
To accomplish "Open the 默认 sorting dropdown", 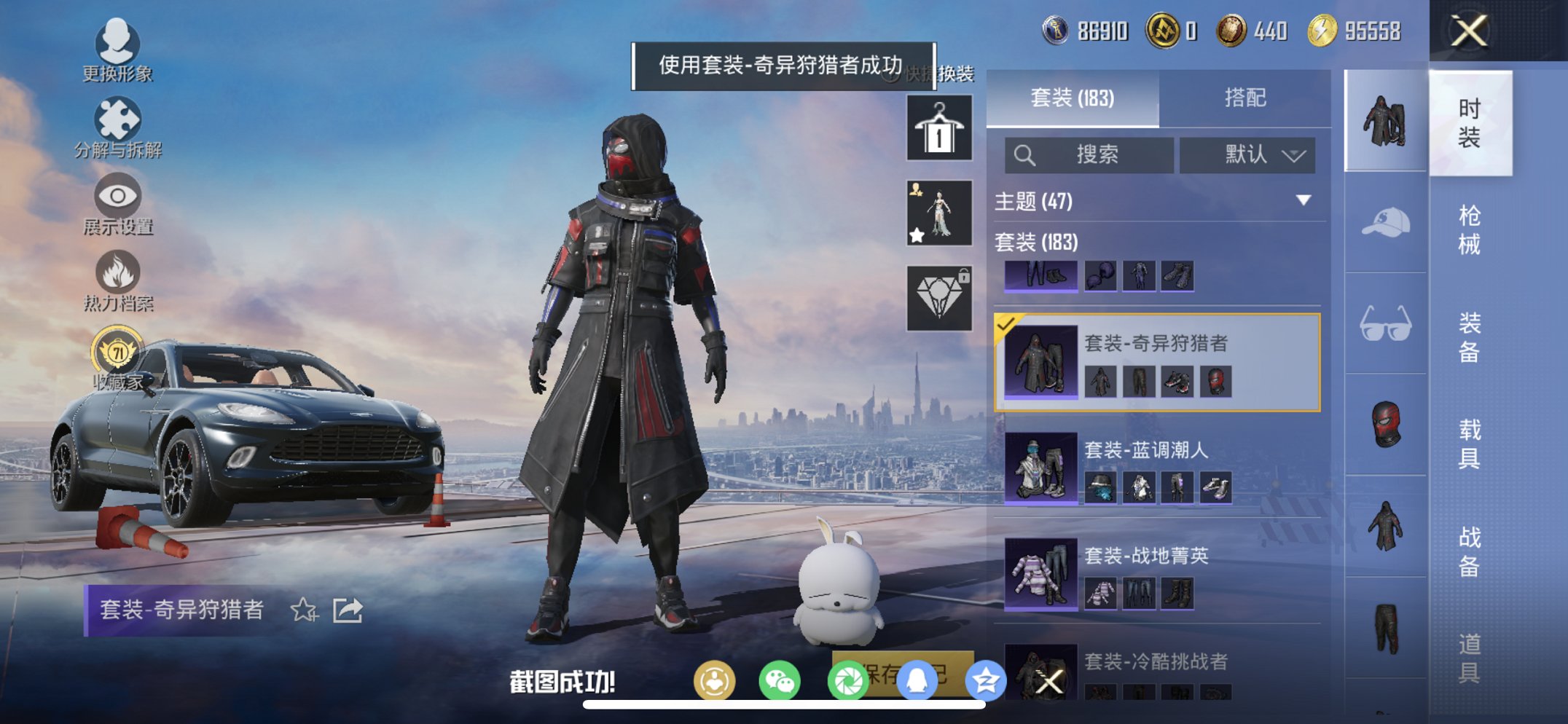I will click(1246, 155).
